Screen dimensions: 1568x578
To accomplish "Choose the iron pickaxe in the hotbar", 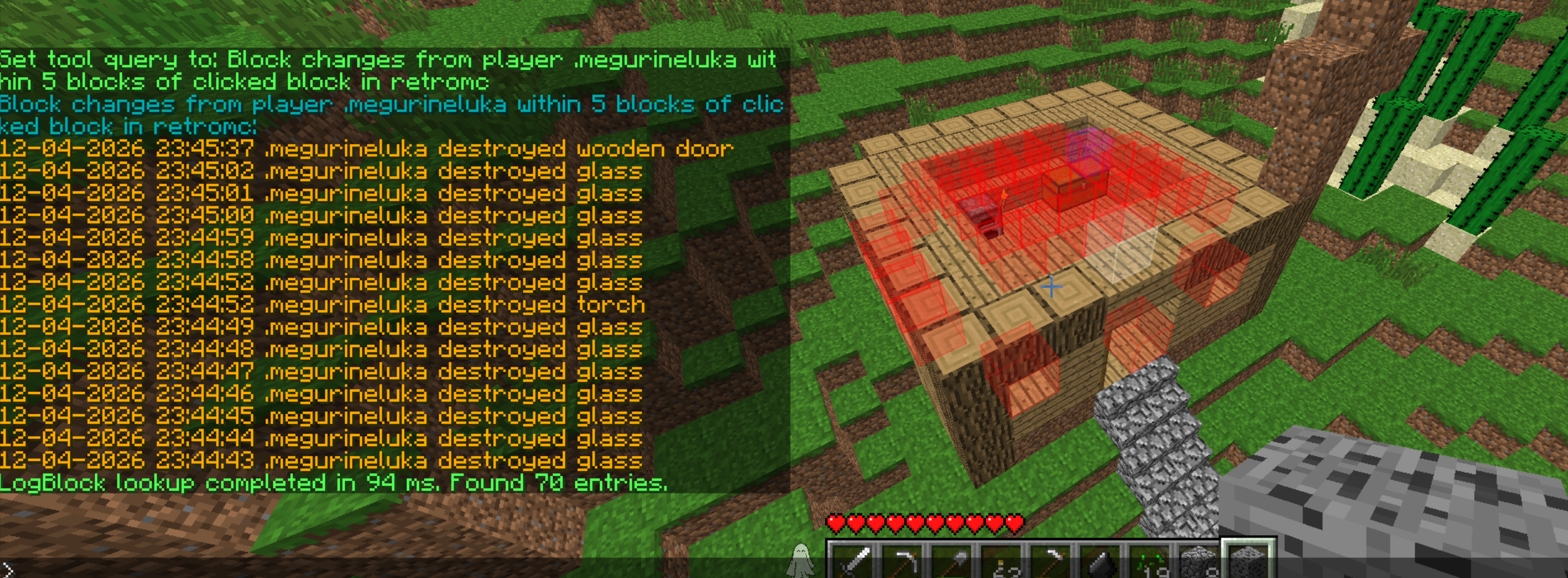I will 901,563.
